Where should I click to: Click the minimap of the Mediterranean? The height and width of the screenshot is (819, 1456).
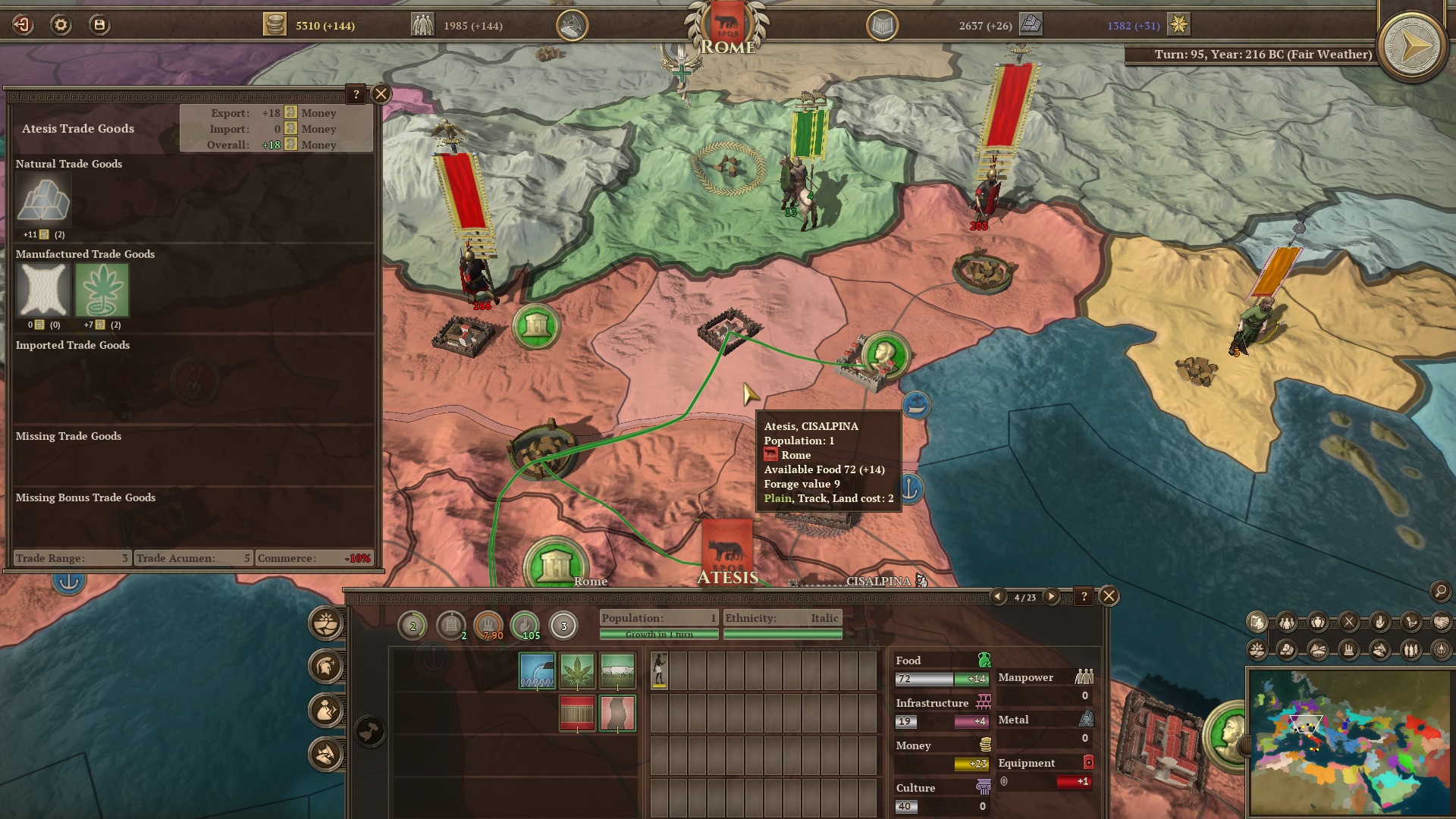point(1348,742)
